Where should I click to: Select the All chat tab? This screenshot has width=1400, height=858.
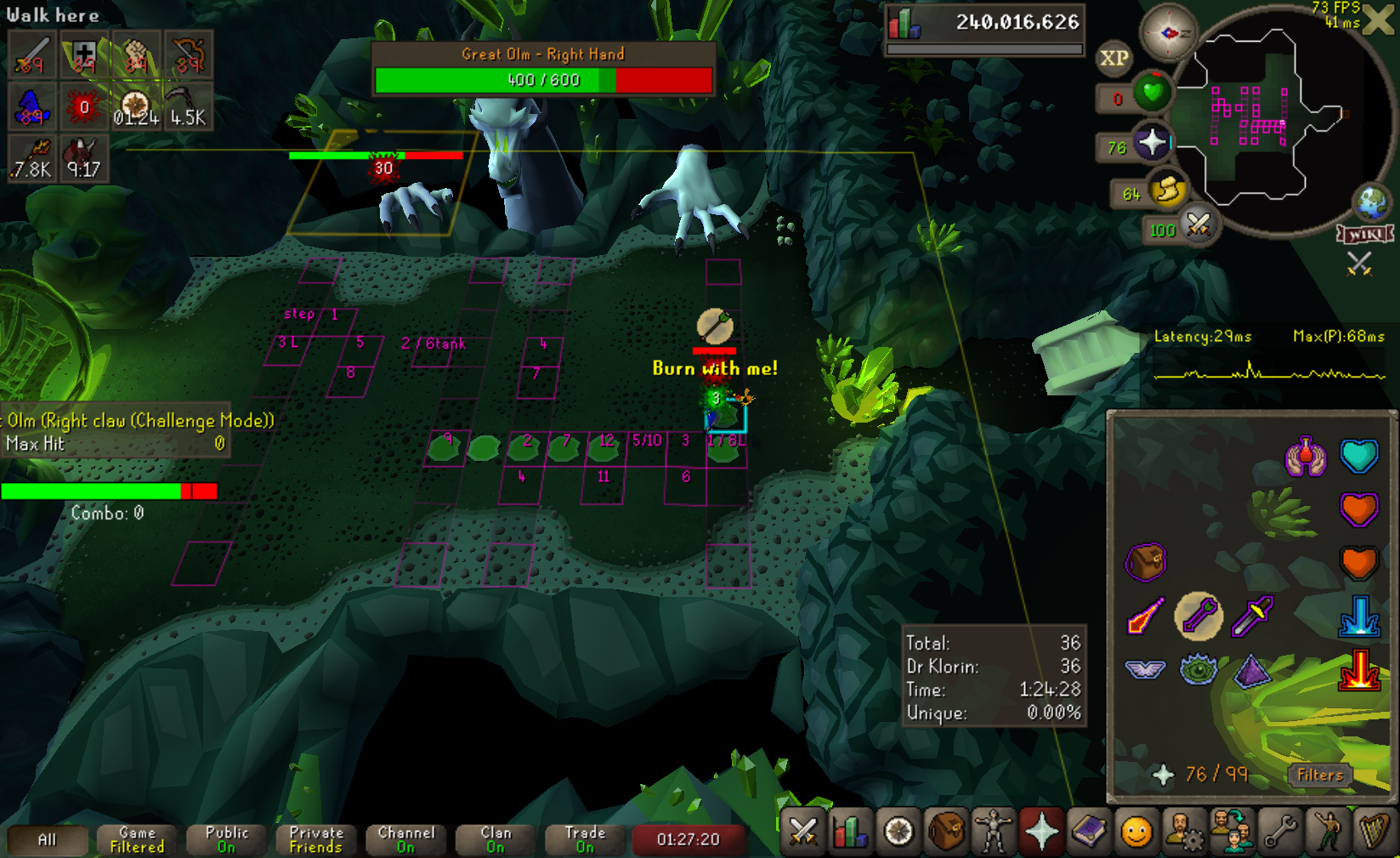pos(48,840)
